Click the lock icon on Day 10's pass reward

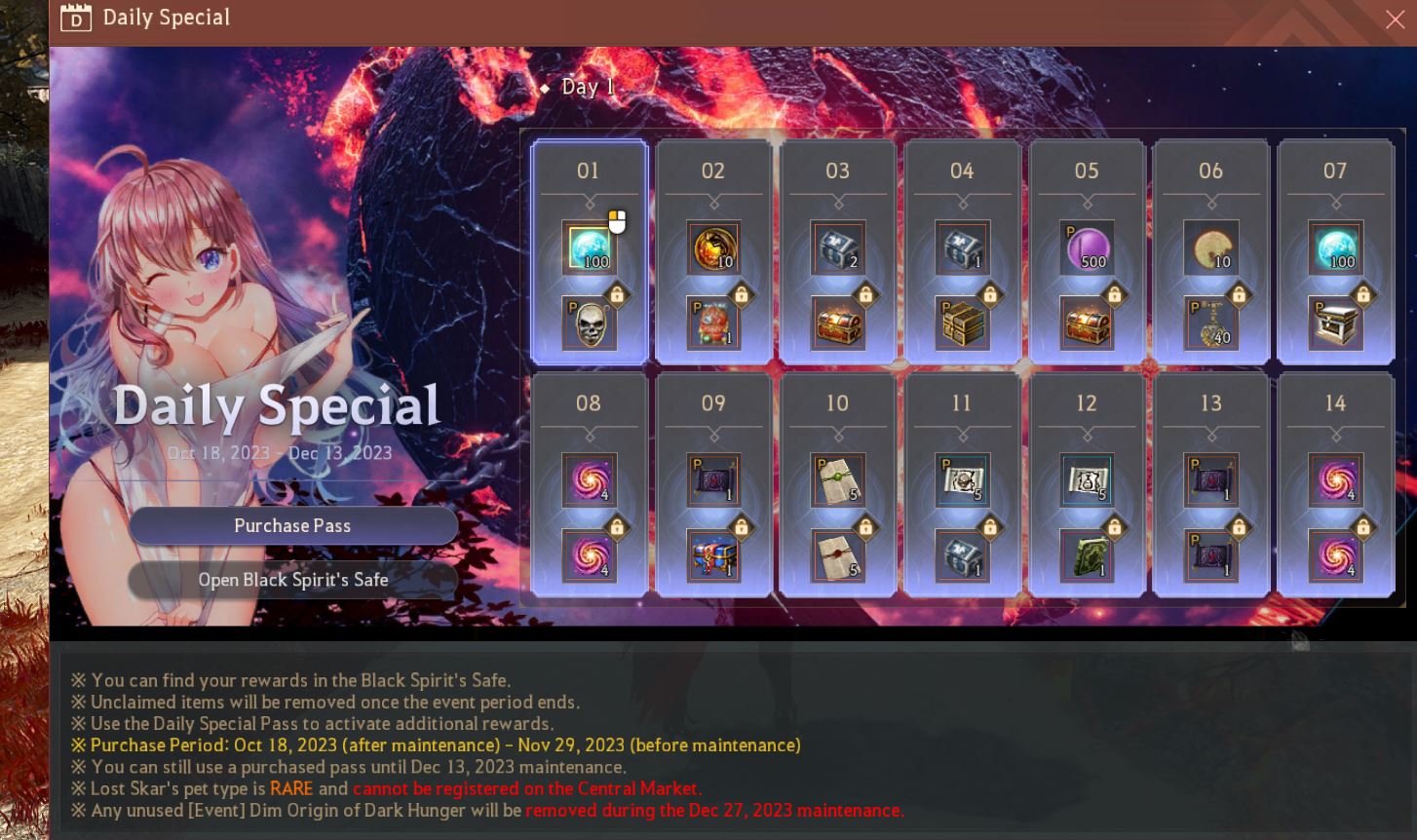coord(863,527)
